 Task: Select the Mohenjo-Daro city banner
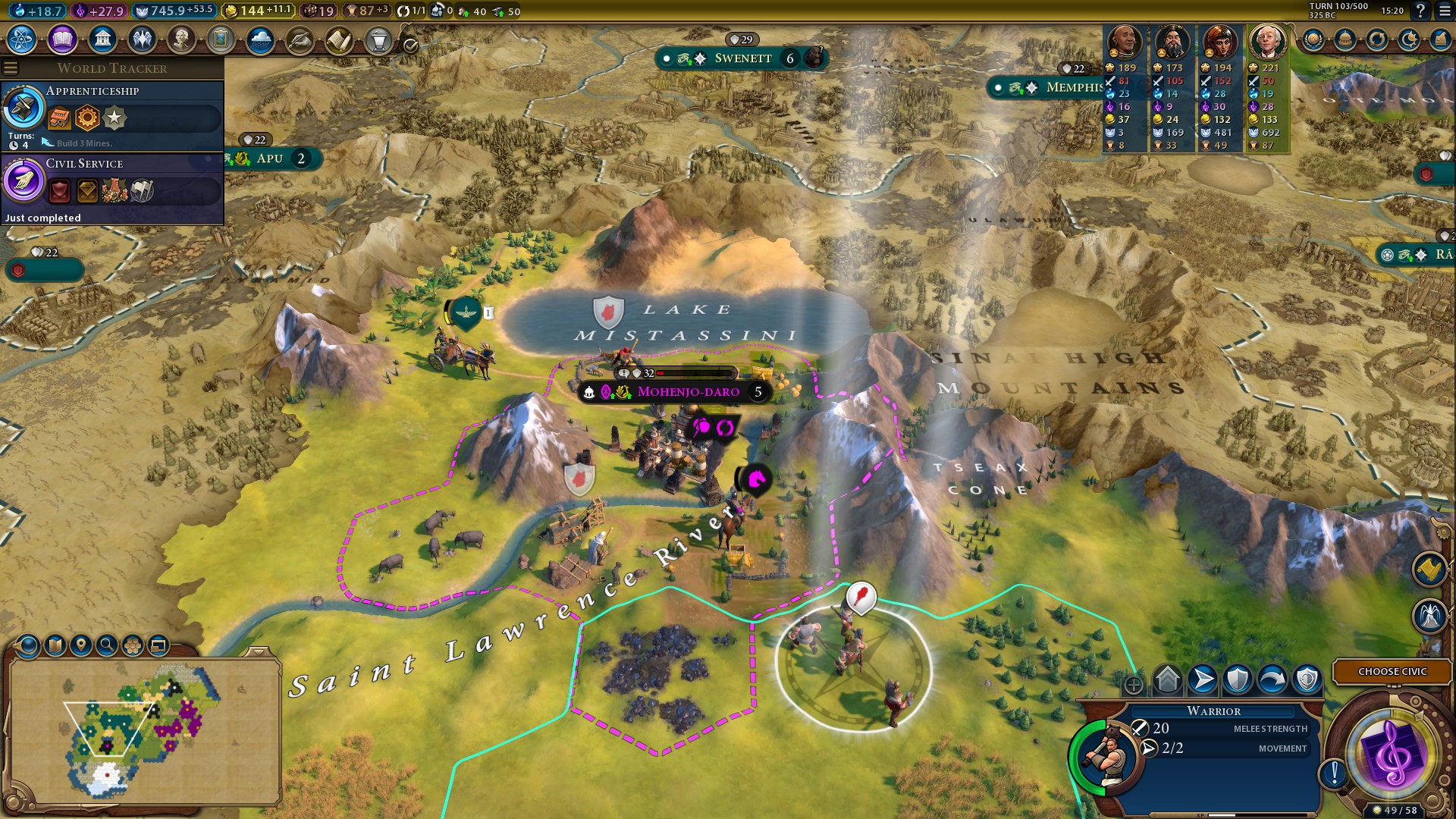688,392
